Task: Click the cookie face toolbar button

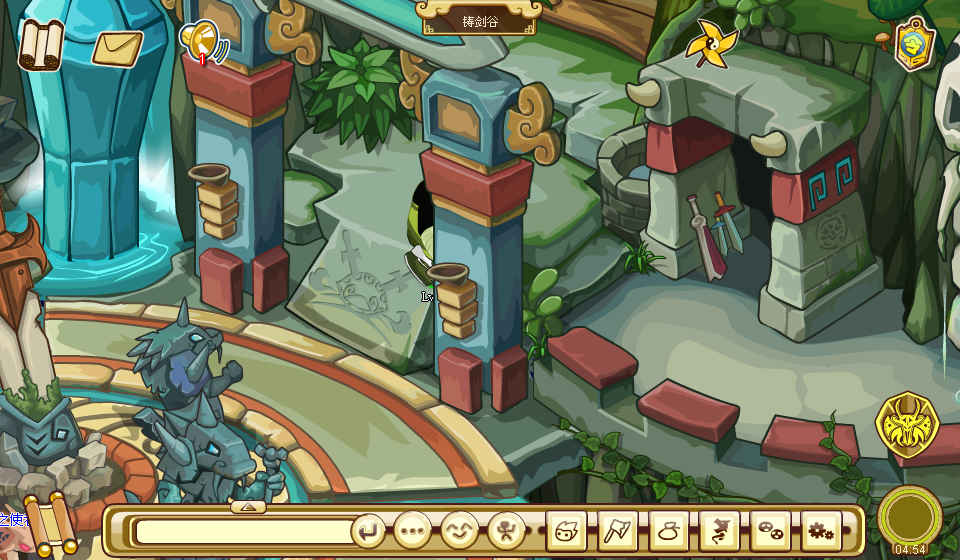Action: pos(770,530)
